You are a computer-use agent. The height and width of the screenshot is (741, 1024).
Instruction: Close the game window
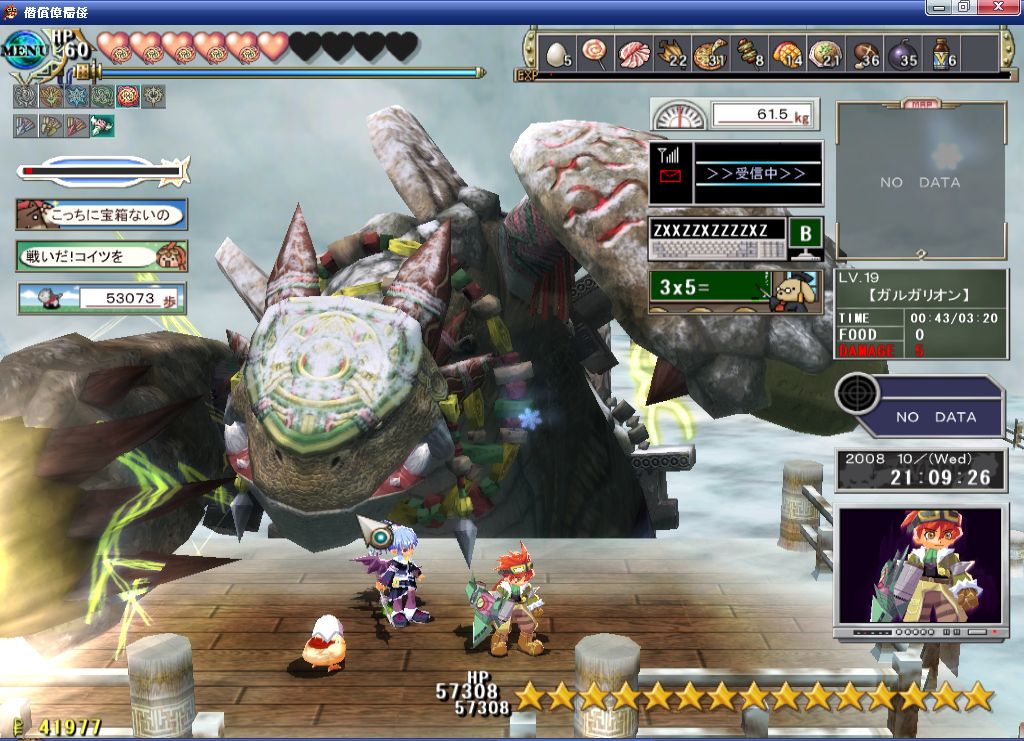(x=1004, y=7)
